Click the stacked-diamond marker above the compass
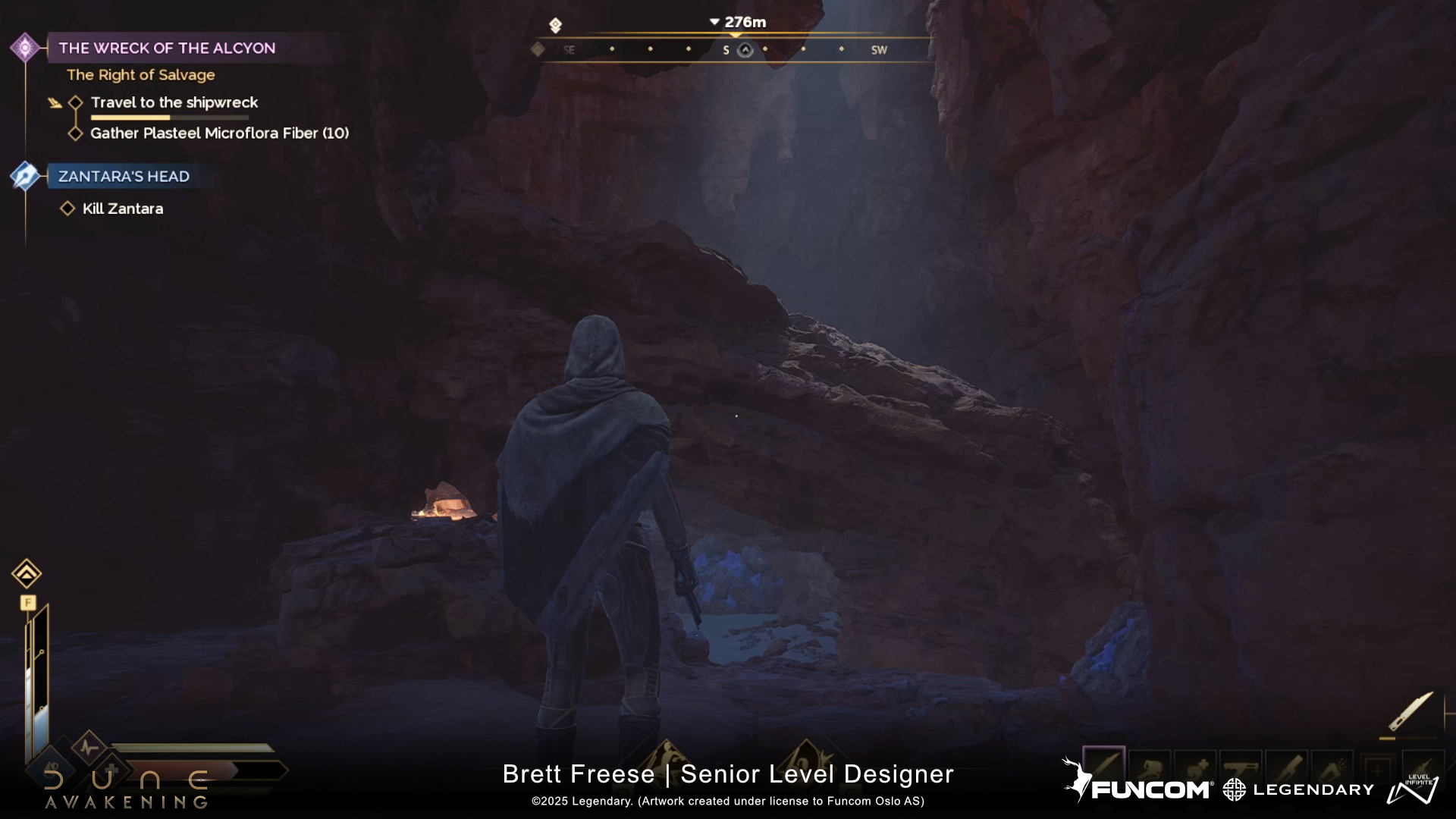Screen dimensions: 1456x819 (x=555, y=26)
